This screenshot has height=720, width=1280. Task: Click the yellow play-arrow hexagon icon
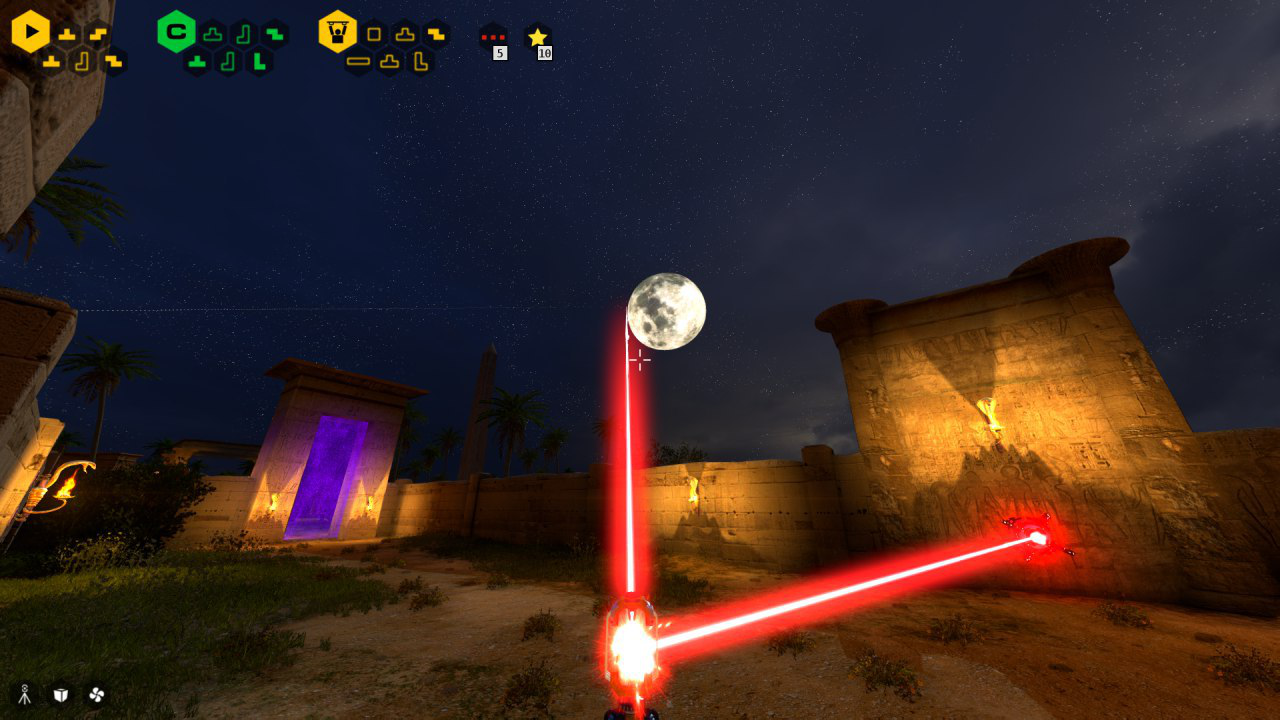pos(31,32)
